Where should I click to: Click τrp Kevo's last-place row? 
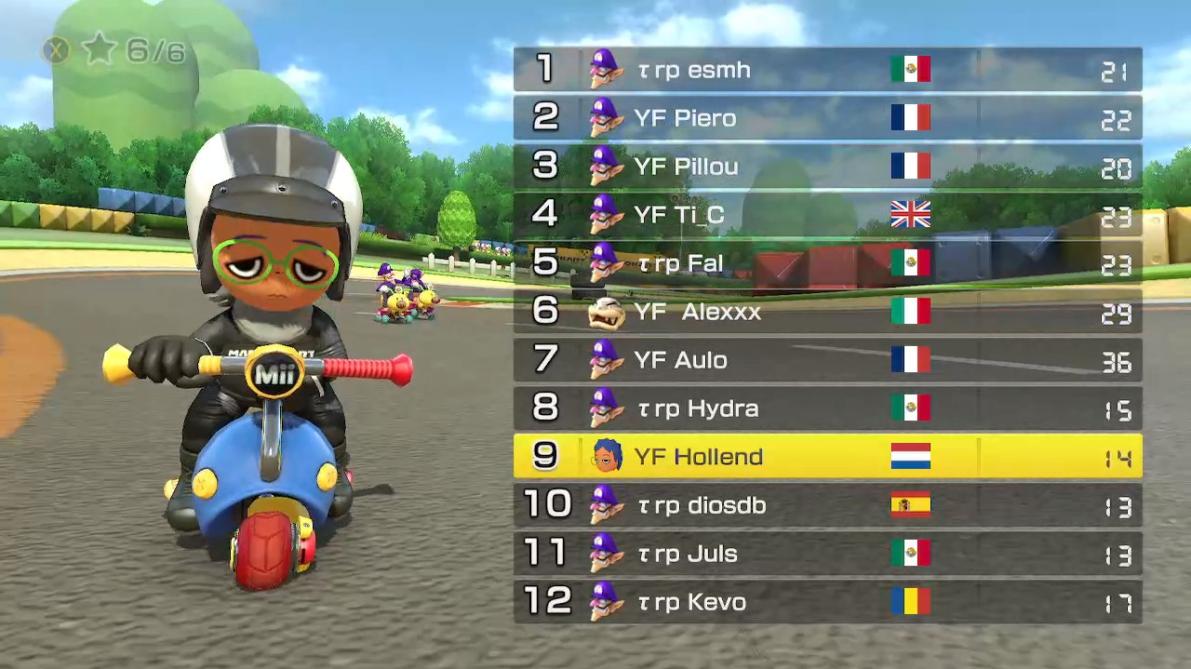pos(827,601)
